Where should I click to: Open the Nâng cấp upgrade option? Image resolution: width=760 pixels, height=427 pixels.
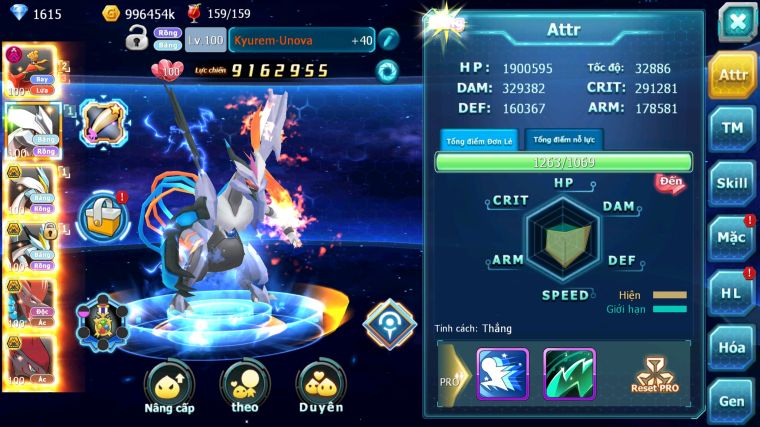point(169,386)
